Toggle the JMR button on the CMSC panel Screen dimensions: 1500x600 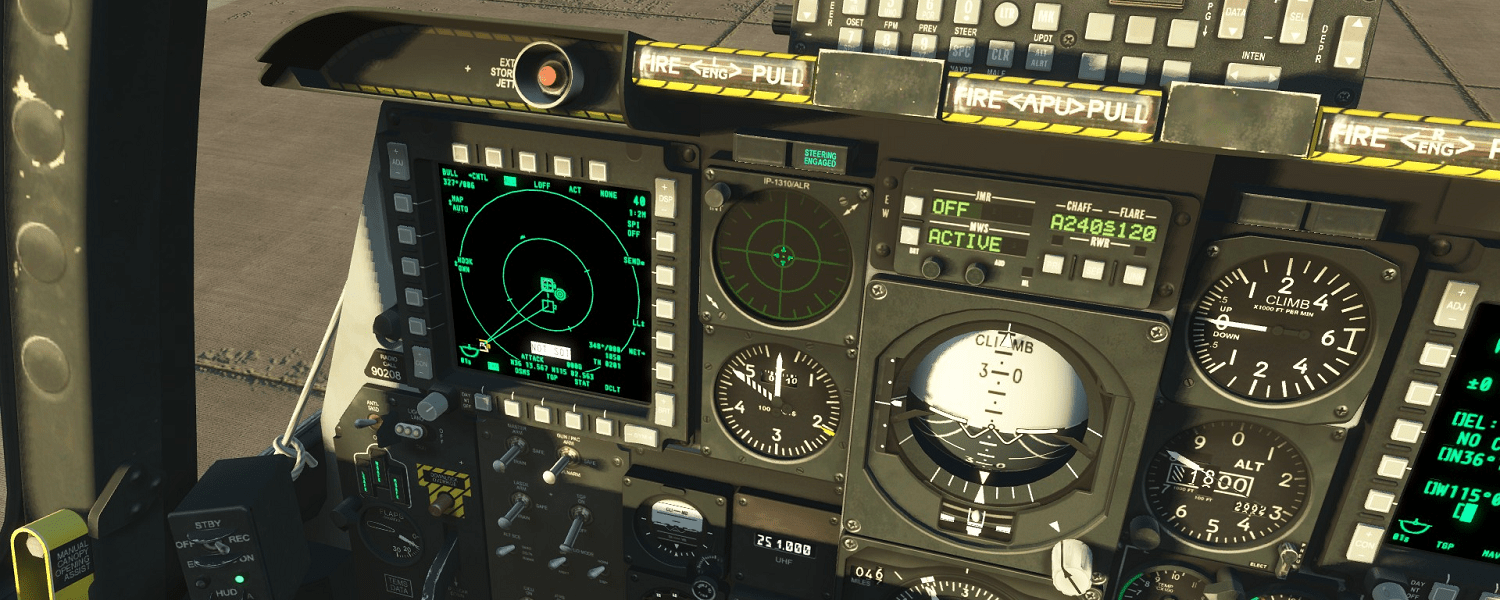tap(913, 205)
